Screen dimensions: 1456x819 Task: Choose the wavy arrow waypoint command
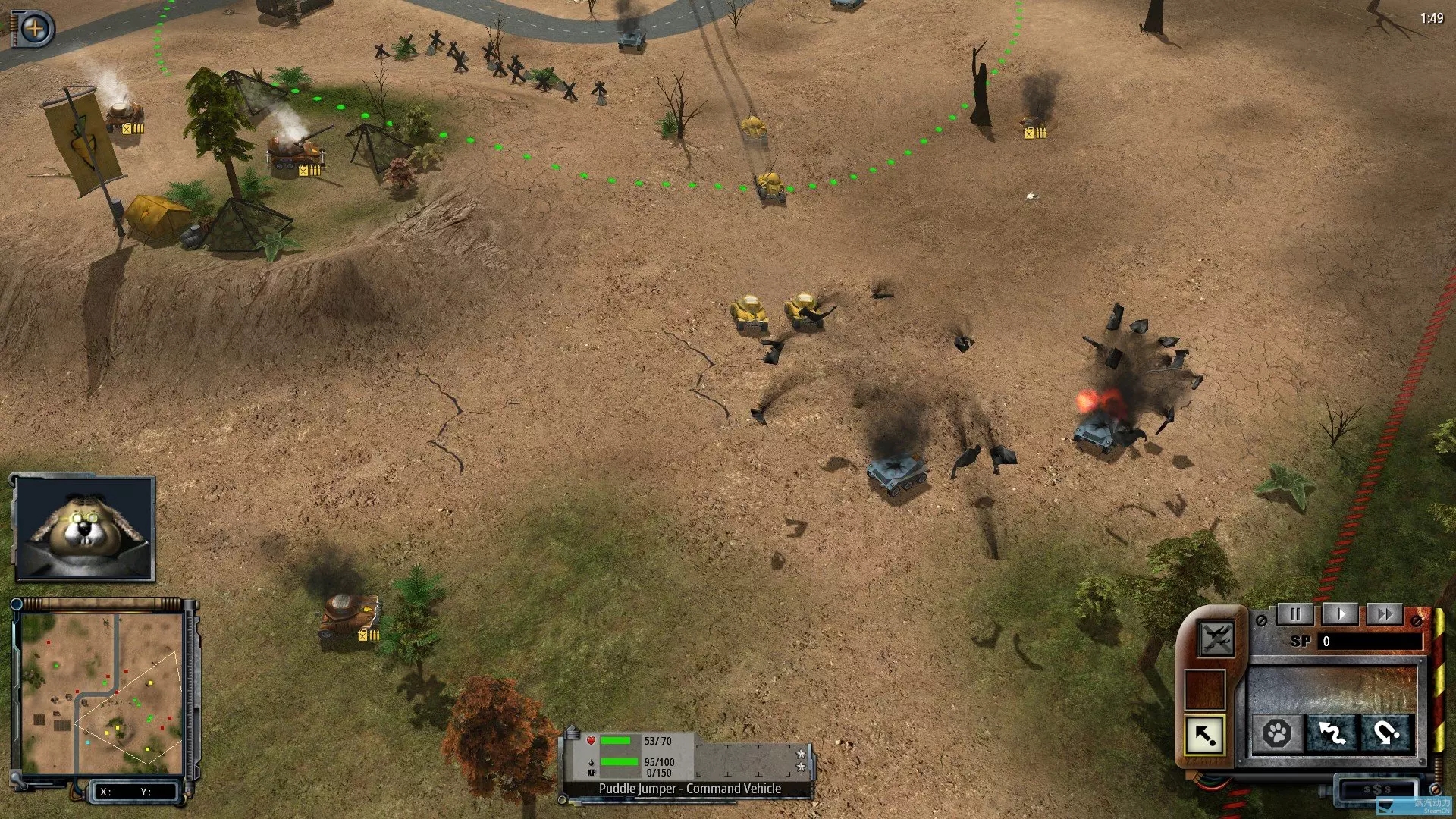point(1332,733)
